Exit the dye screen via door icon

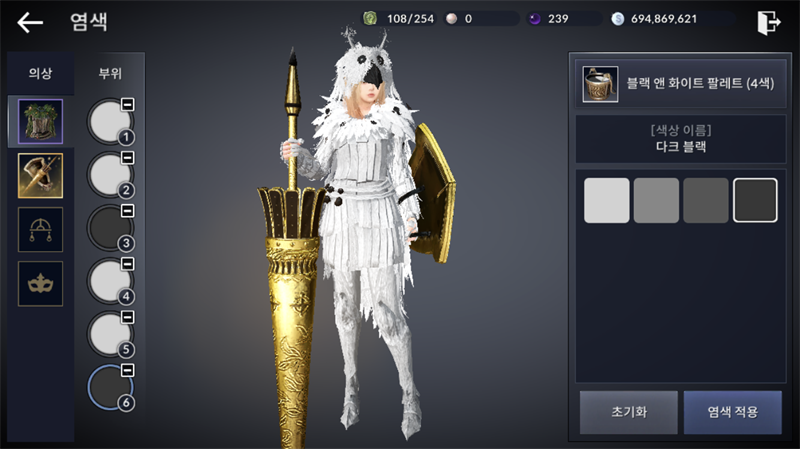[768, 22]
